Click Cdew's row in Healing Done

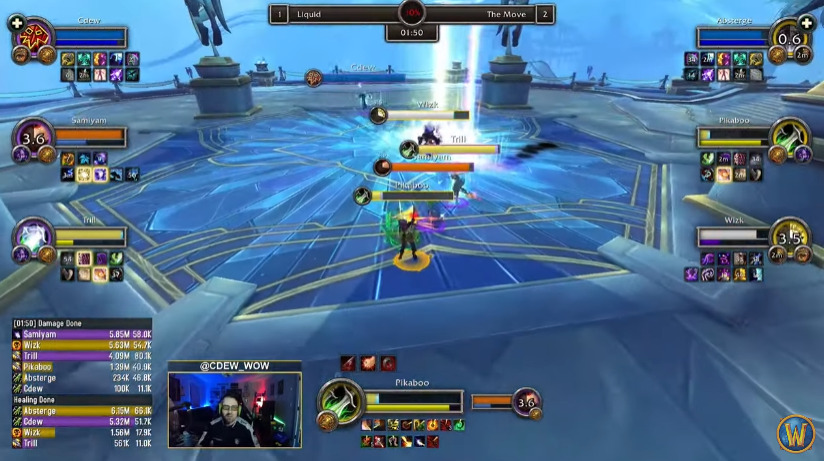[82, 421]
